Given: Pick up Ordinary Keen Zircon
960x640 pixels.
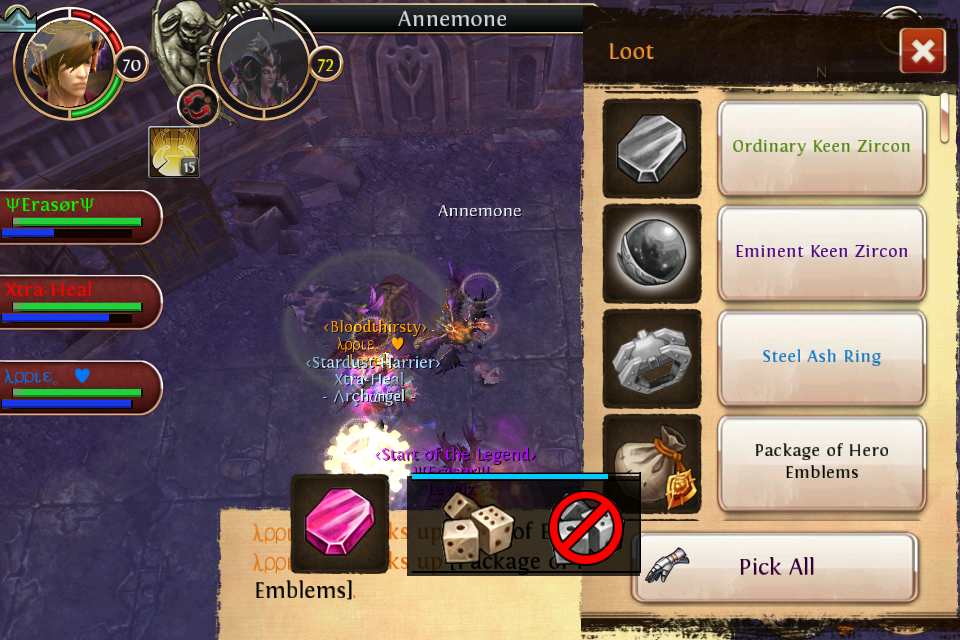Looking at the screenshot, I should [821, 147].
